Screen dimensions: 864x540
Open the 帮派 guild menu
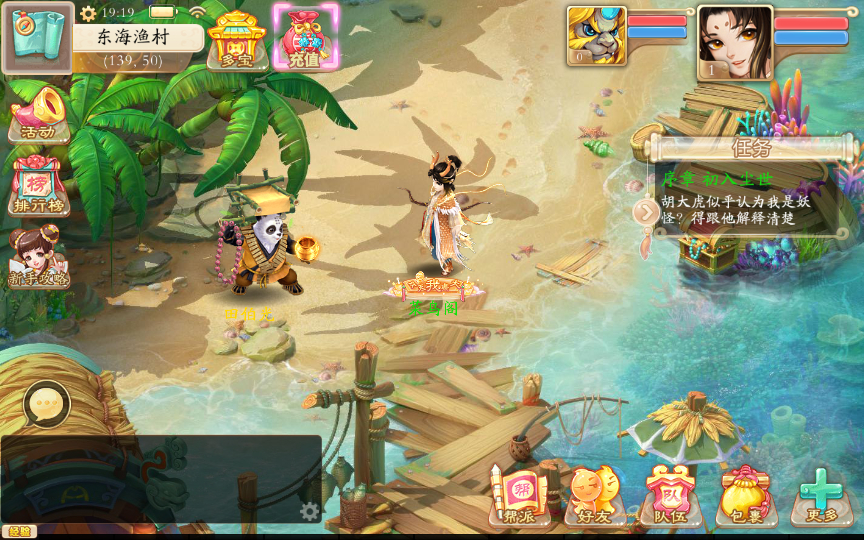[x=519, y=494]
